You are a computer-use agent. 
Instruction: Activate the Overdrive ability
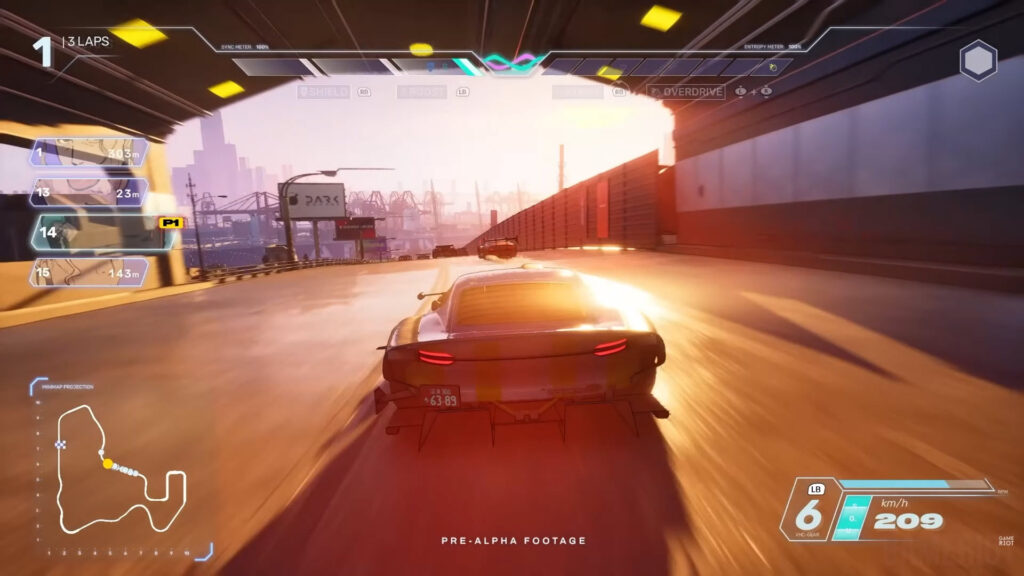[688, 92]
